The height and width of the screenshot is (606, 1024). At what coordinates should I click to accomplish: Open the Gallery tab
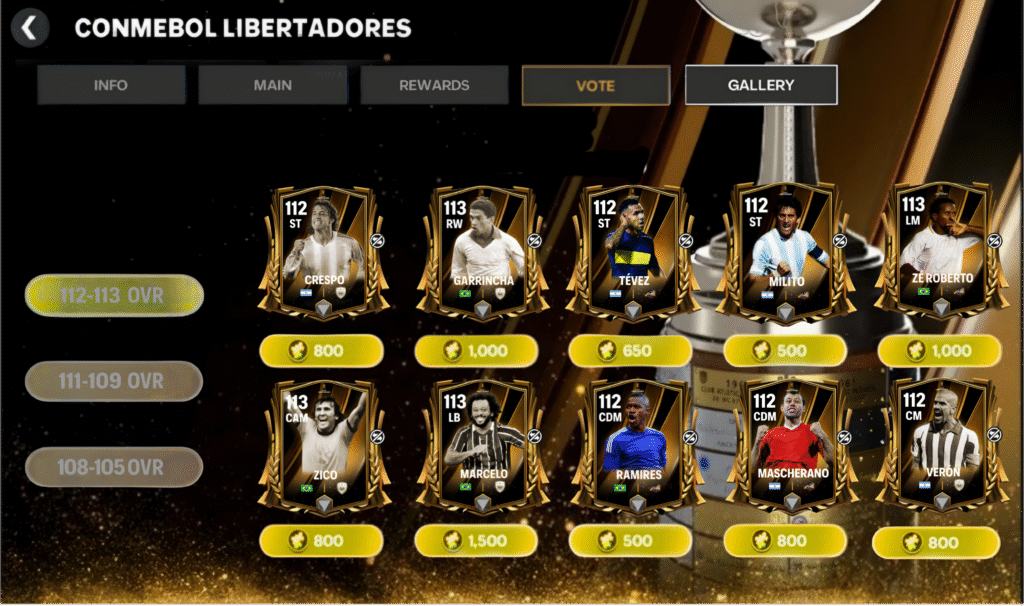coord(761,85)
